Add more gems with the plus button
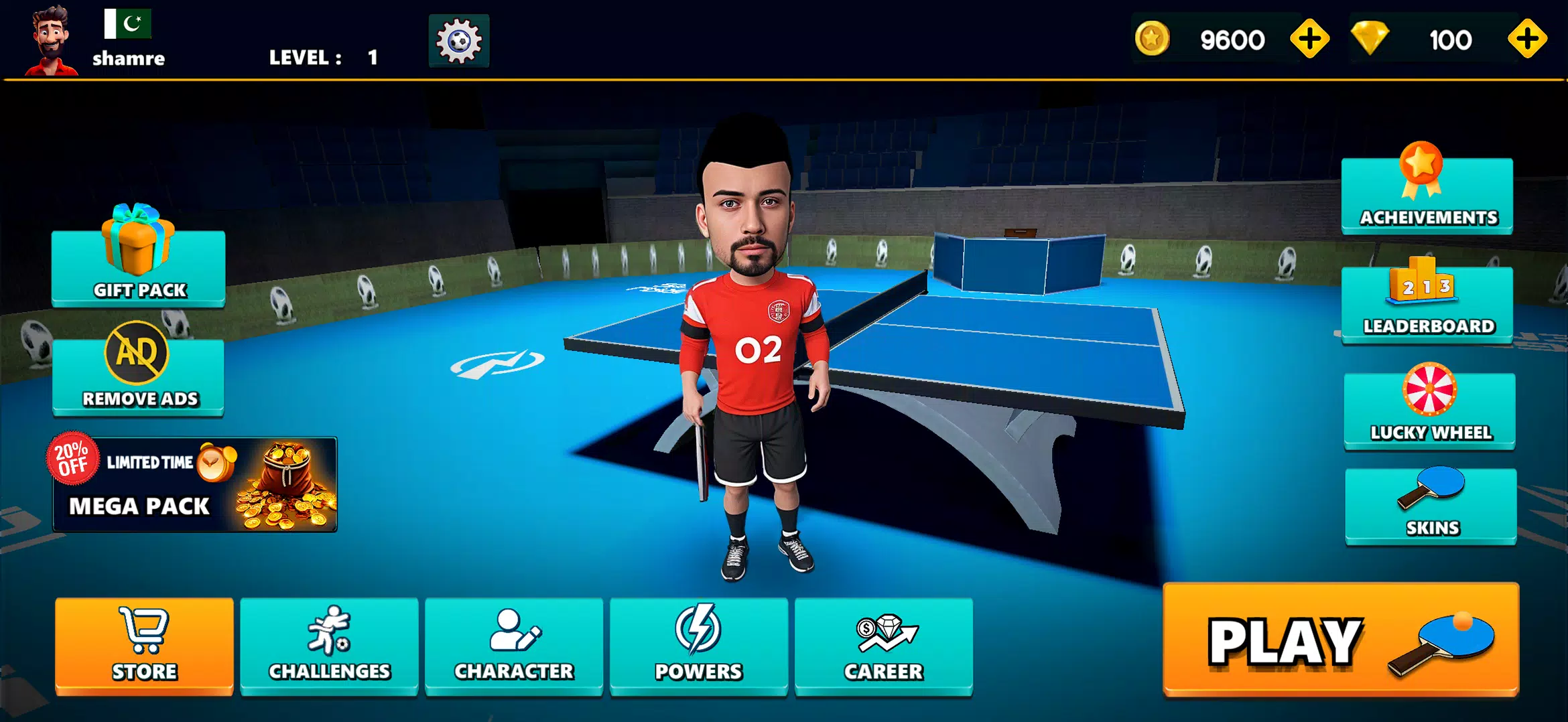 [x=1528, y=38]
